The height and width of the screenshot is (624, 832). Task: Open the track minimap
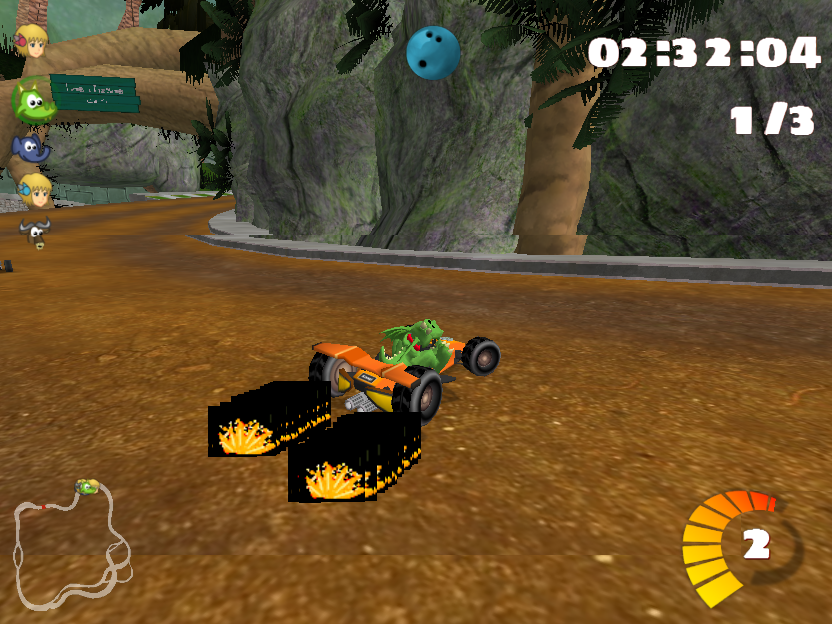[70, 547]
